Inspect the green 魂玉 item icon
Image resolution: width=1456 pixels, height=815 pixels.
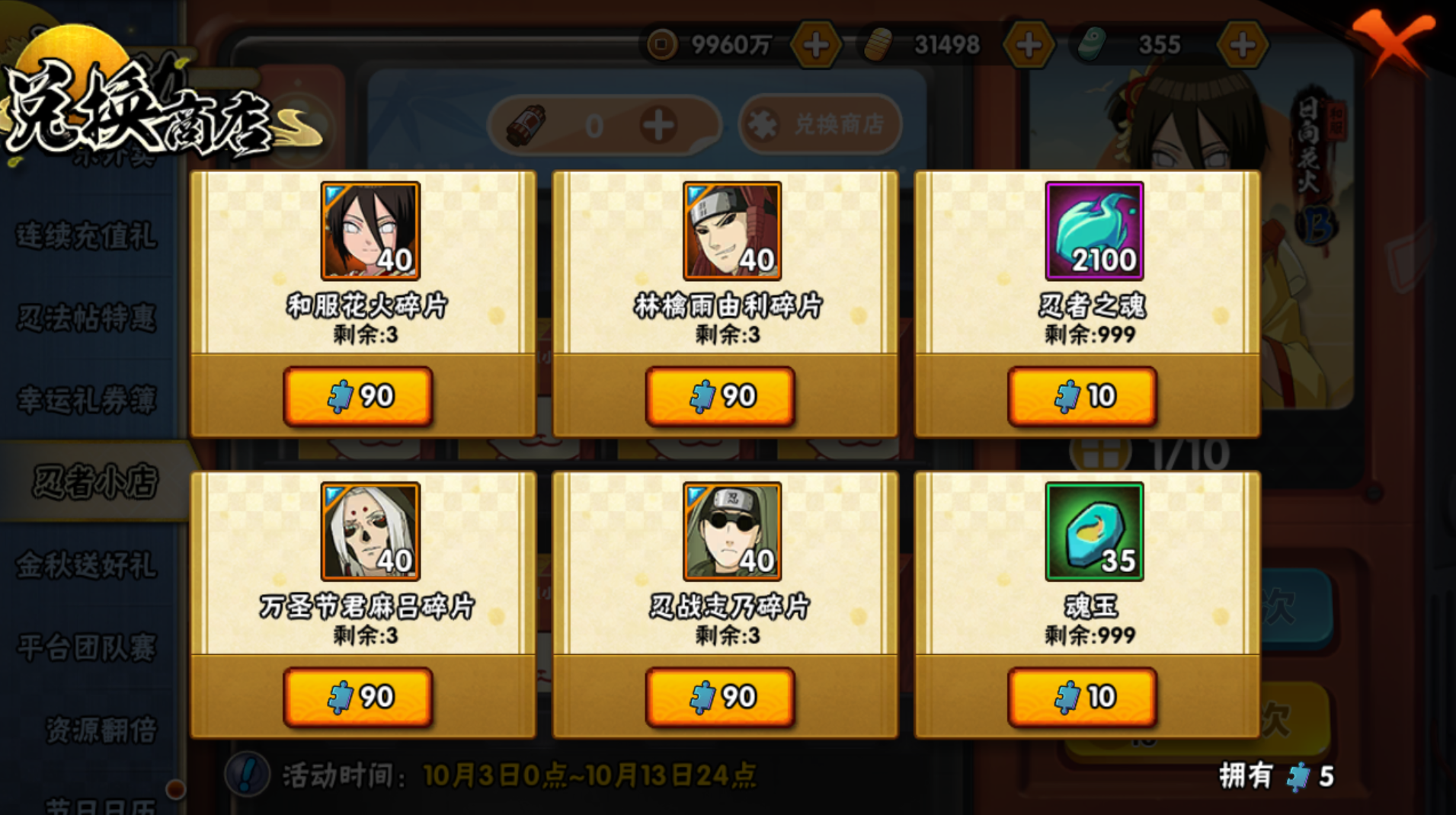1094,532
